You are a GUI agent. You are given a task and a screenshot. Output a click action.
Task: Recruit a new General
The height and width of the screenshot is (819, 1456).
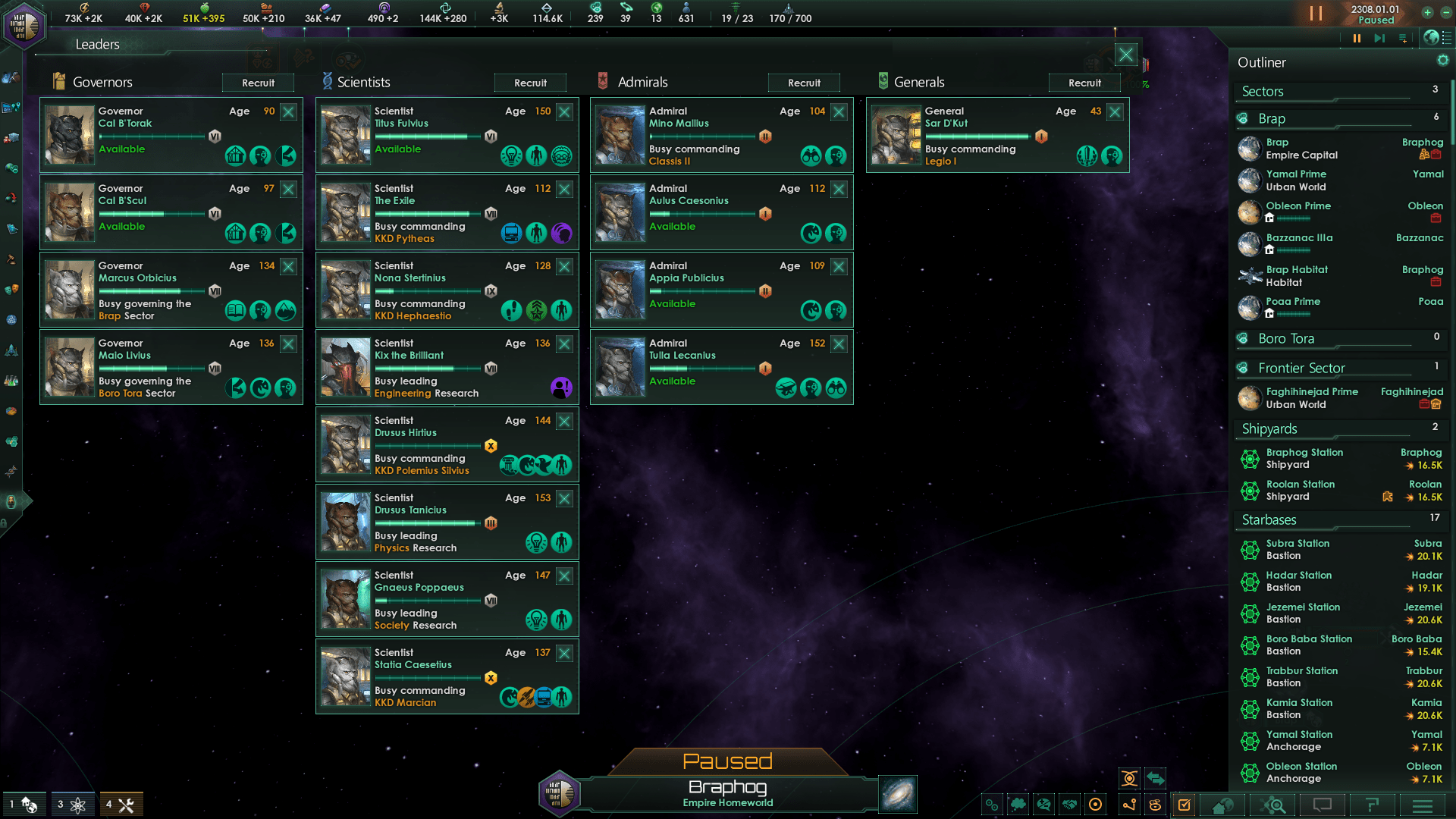tap(1084, 83)
